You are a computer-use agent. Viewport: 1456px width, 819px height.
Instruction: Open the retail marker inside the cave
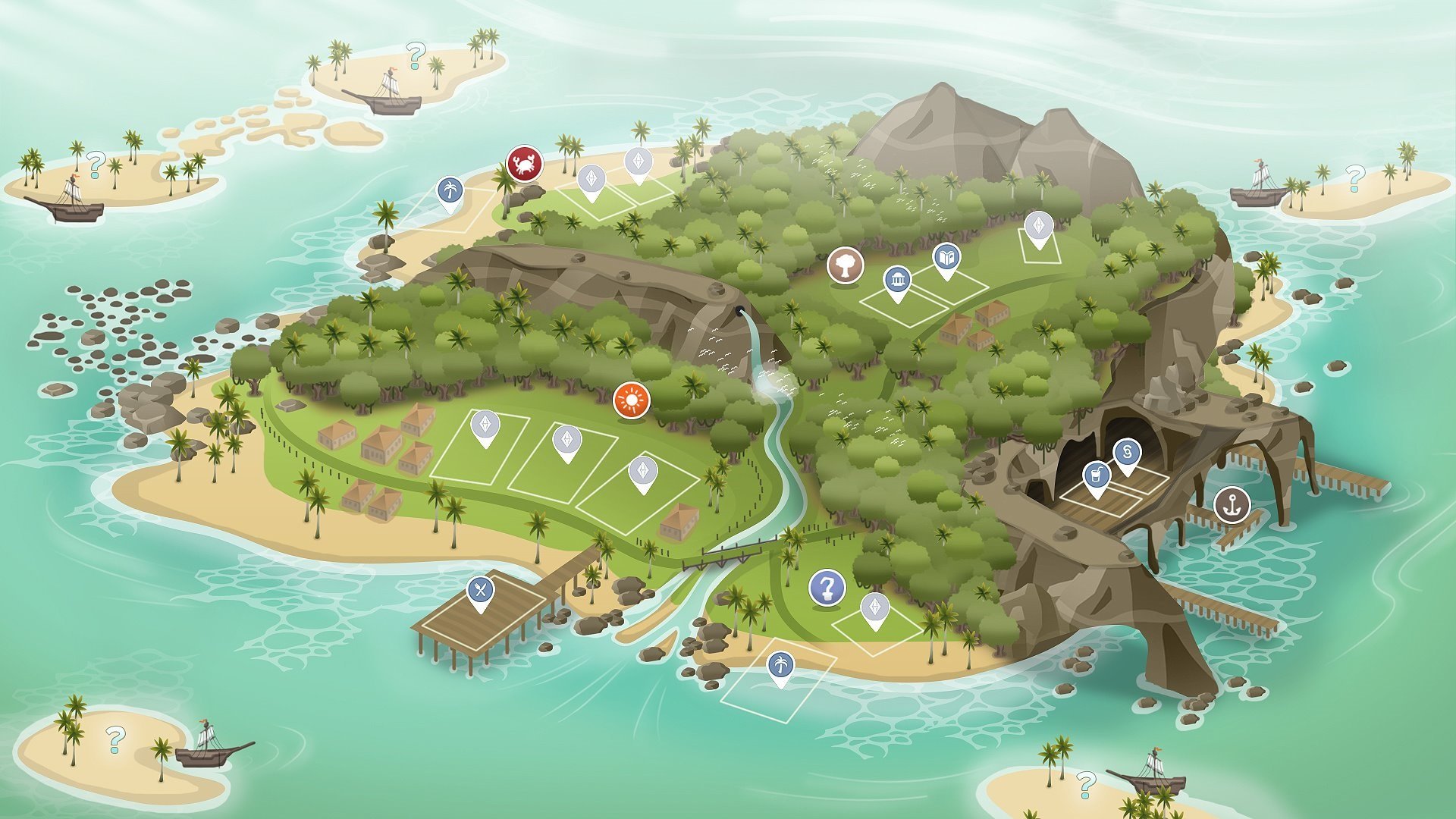(x=1127, y=453)
